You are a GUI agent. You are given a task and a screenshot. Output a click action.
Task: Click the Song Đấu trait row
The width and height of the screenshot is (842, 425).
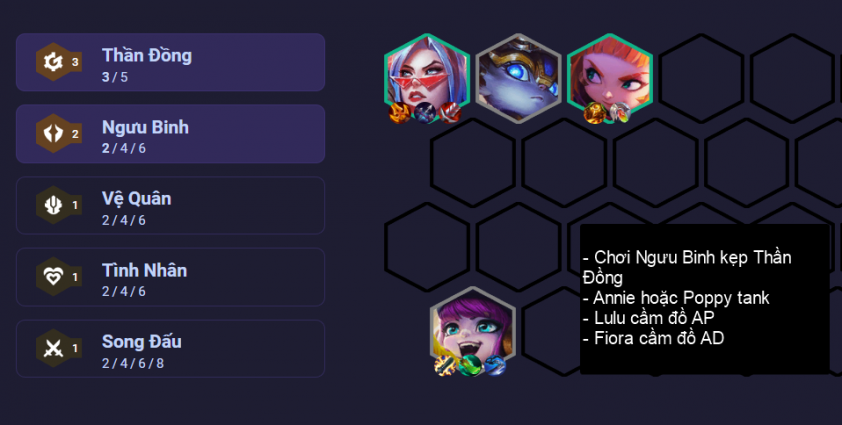170,349
